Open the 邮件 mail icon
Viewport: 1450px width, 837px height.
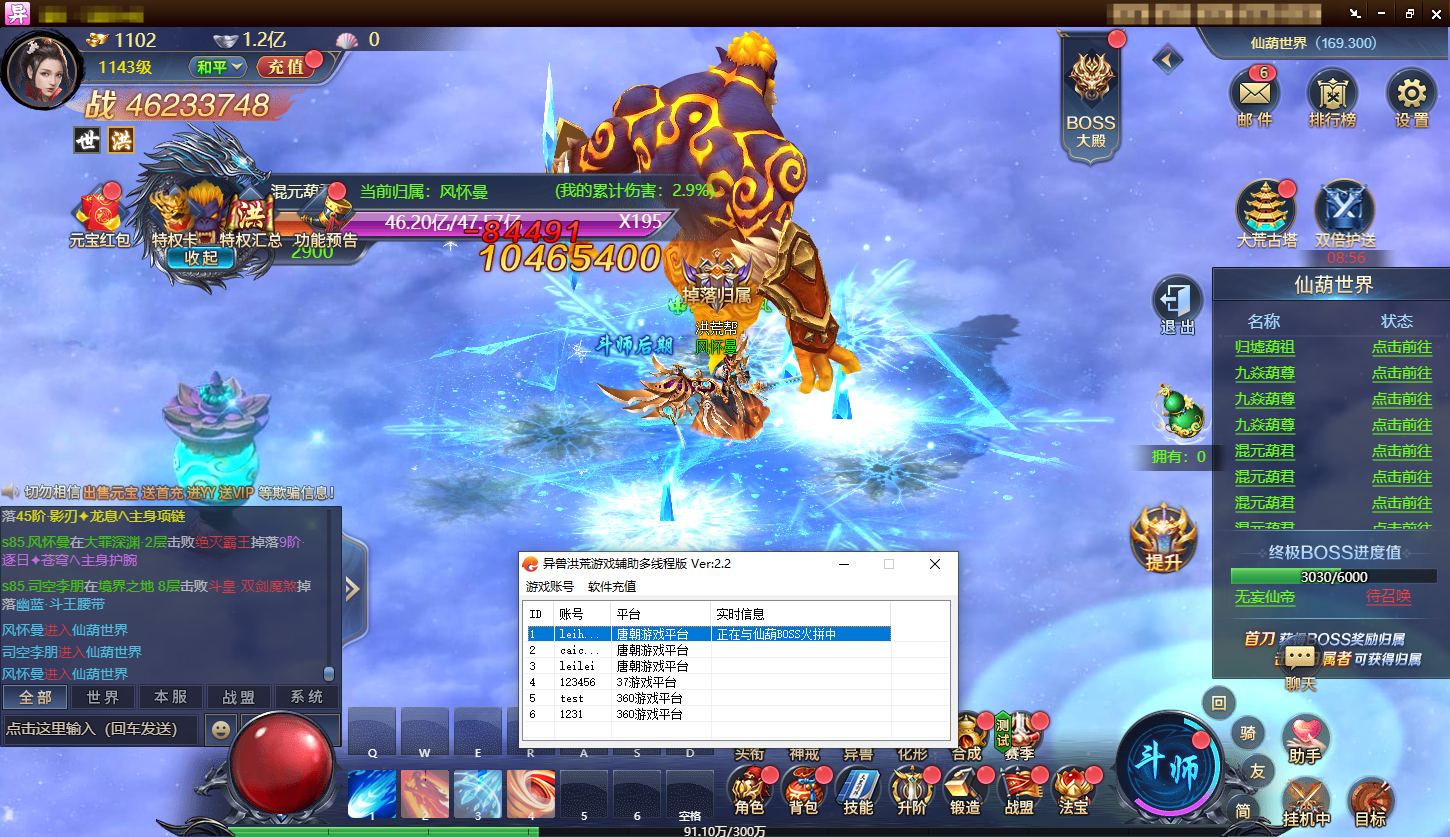coord(1254,95)
